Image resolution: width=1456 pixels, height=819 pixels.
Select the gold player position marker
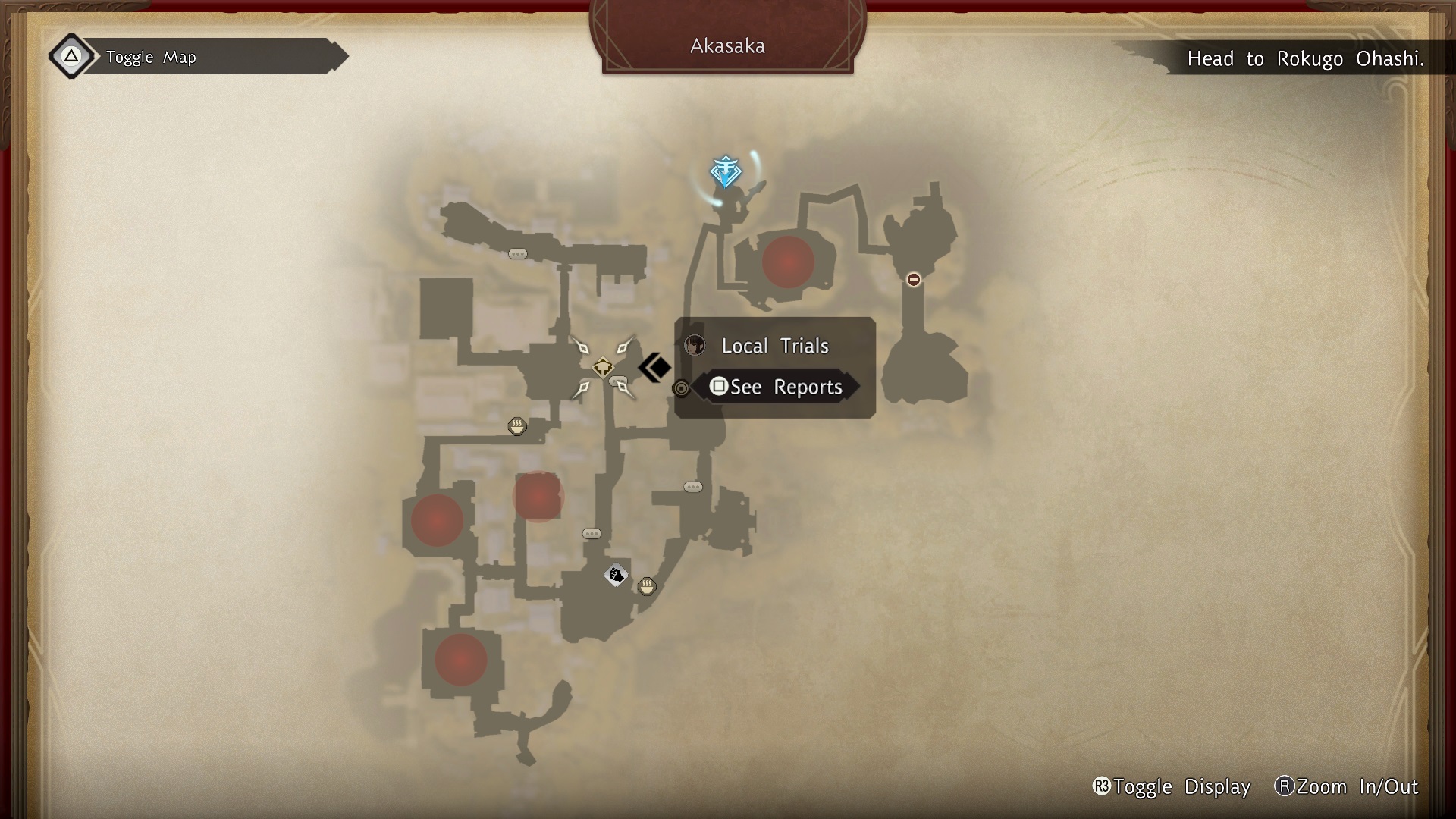coord(603,369)
